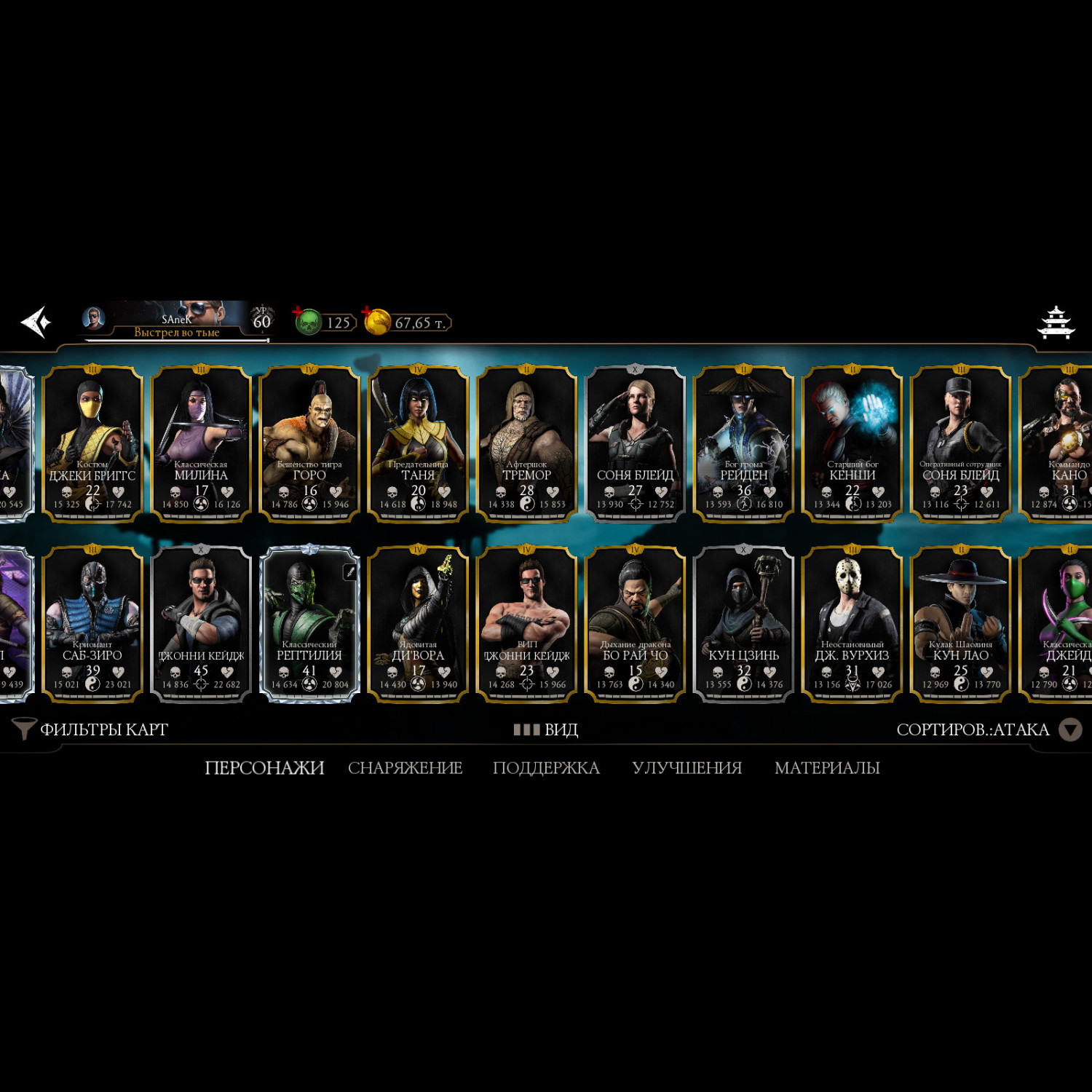This screenshot has height=1092, width=1092.
Task: Pick the Тремор character card
Action: [526, 443]
